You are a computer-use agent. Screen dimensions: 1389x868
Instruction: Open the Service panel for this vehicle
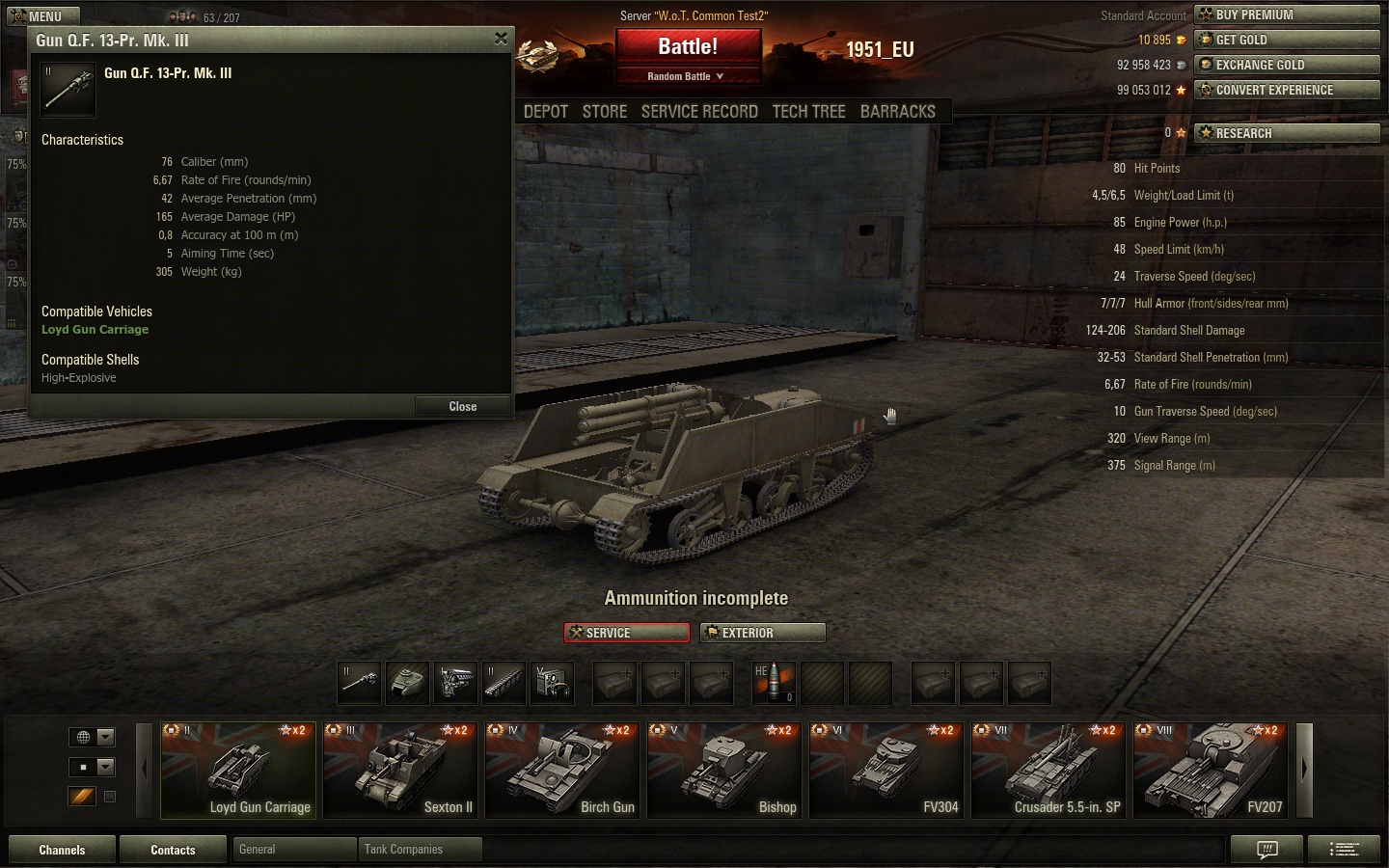(x=627, y=633)
